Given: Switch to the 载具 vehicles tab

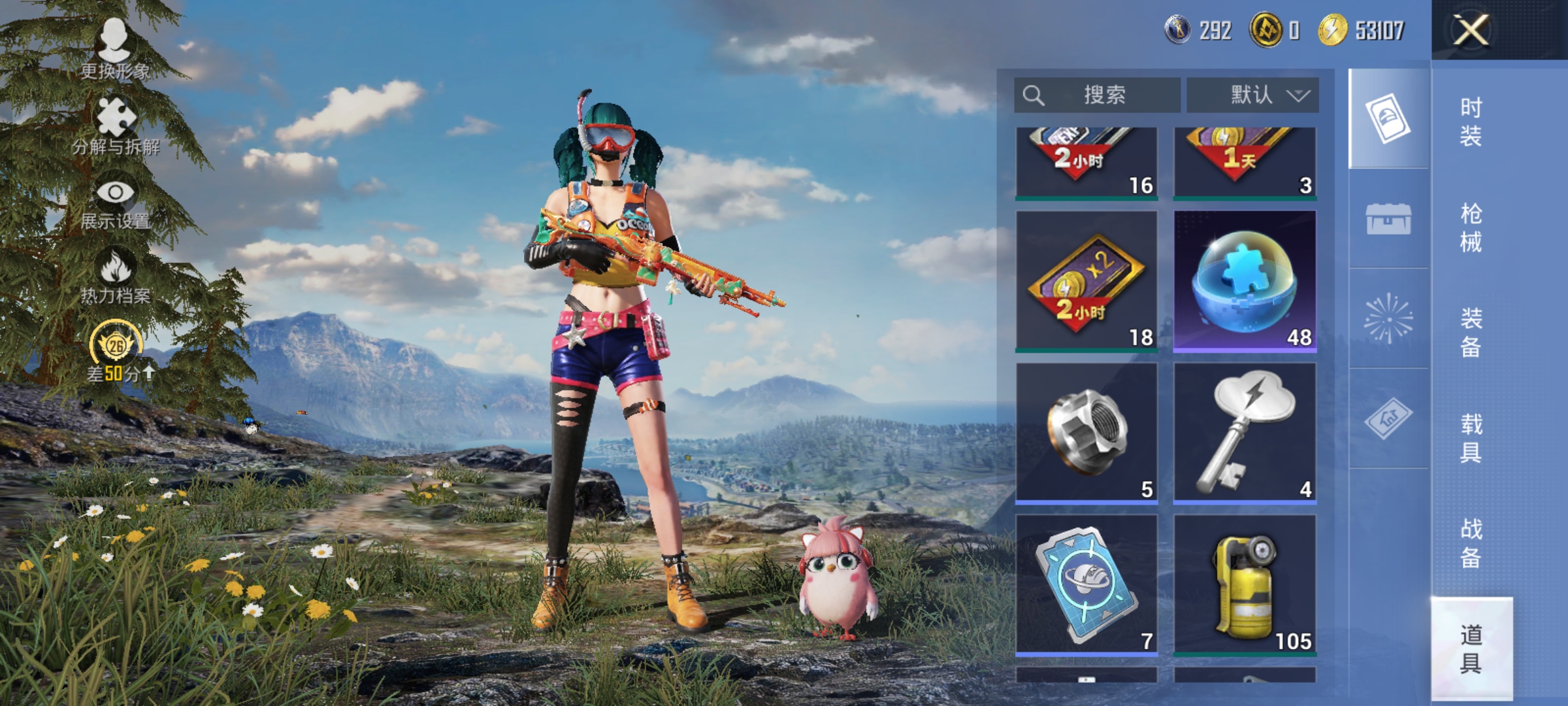Looking at the screenshot, I should coord(1471,438).
